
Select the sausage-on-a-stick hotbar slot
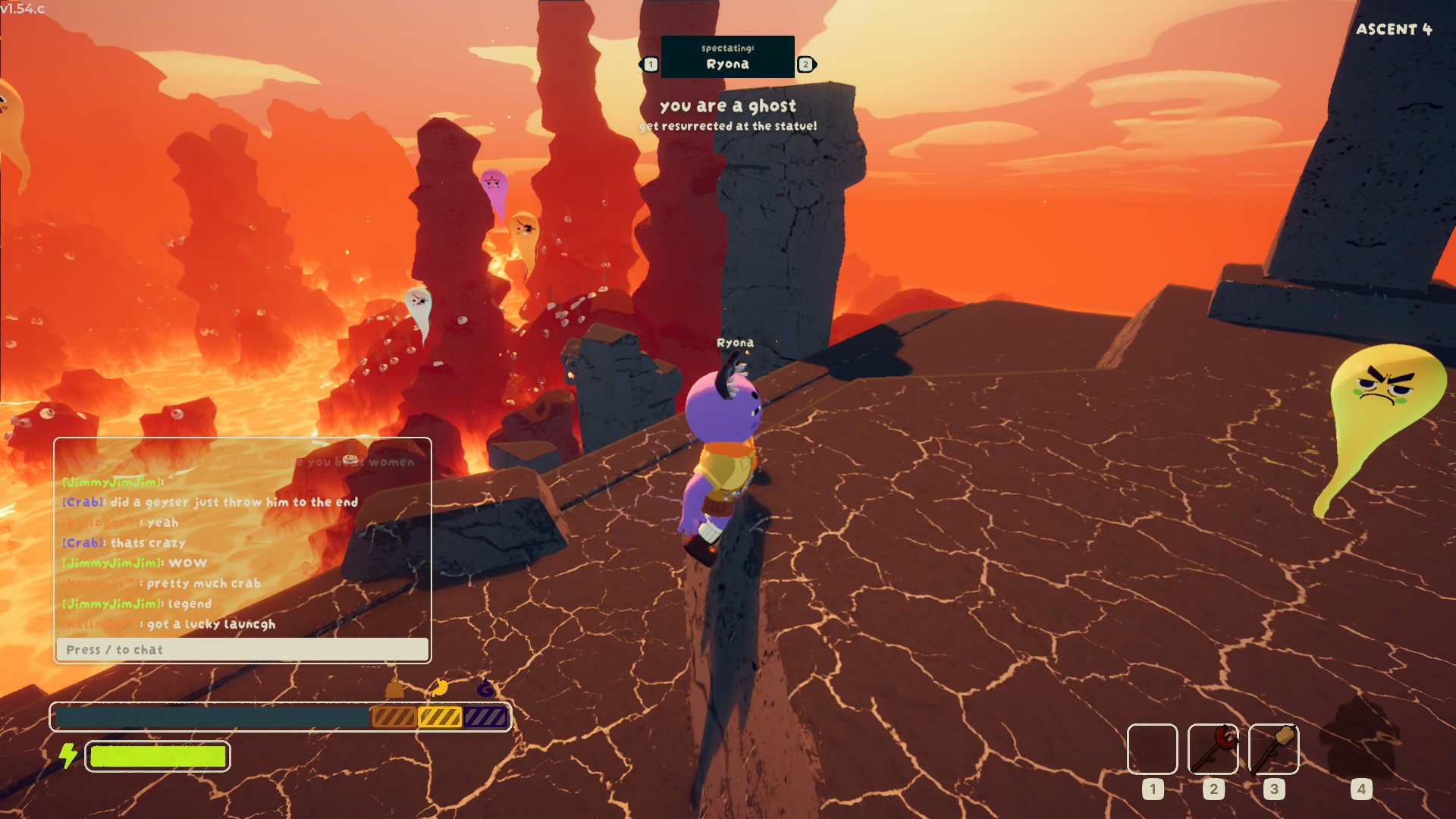click(x=1213, y=749)
